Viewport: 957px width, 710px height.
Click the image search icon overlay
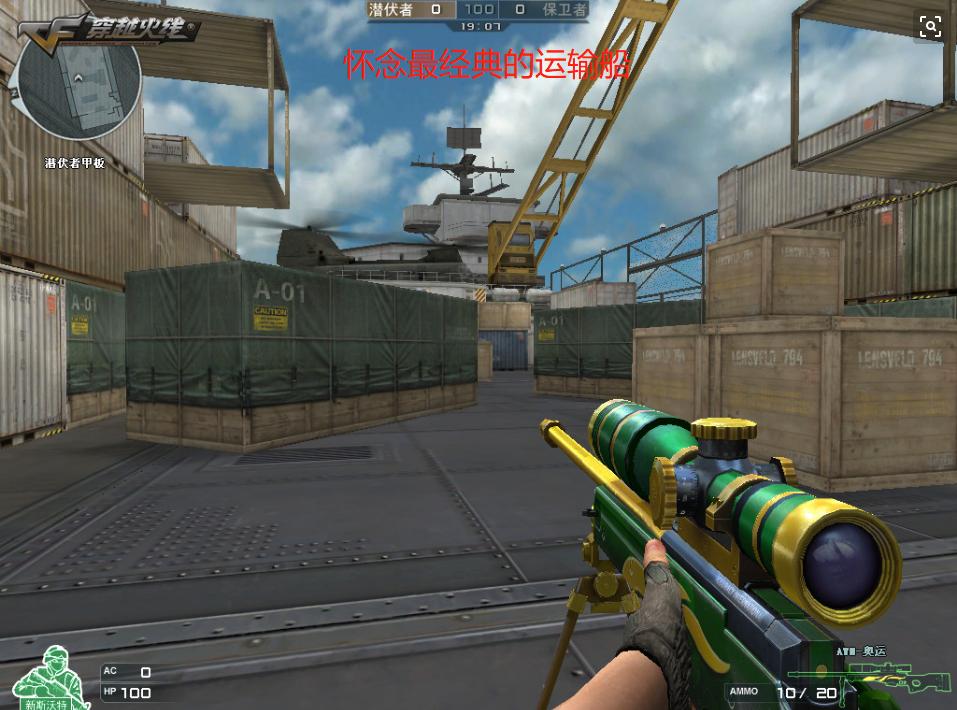(x=930, y=27)
